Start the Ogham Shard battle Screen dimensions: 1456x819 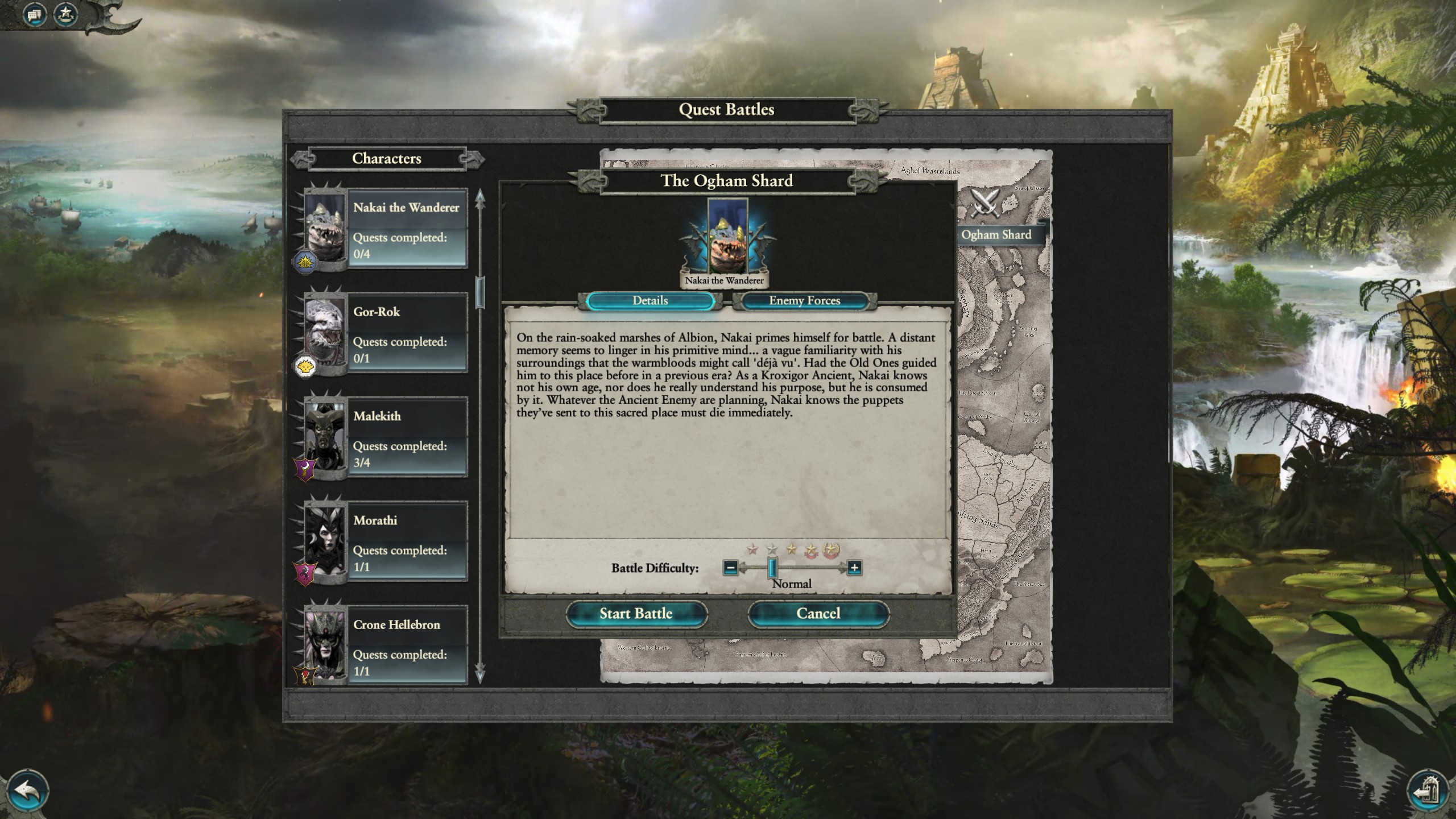tap(636, 614)
